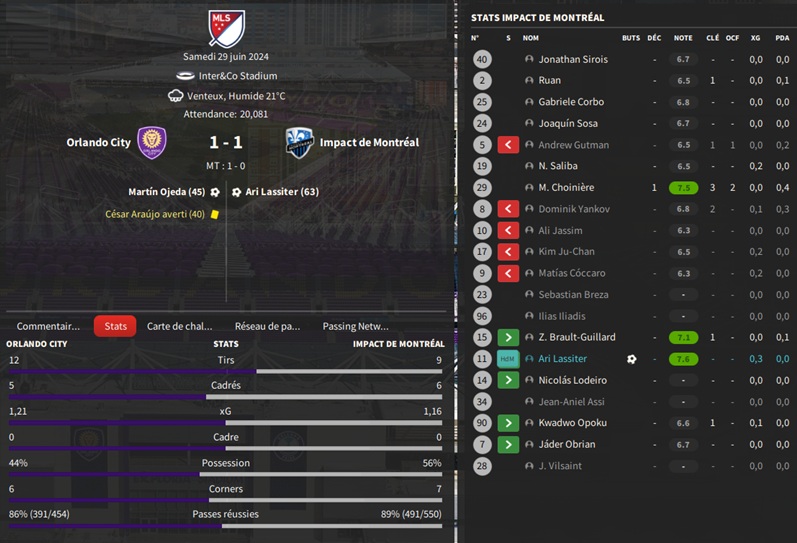Switch to the Commentaire tab
The height and width of the screenshot is (543, 797).
click(48, 326)
